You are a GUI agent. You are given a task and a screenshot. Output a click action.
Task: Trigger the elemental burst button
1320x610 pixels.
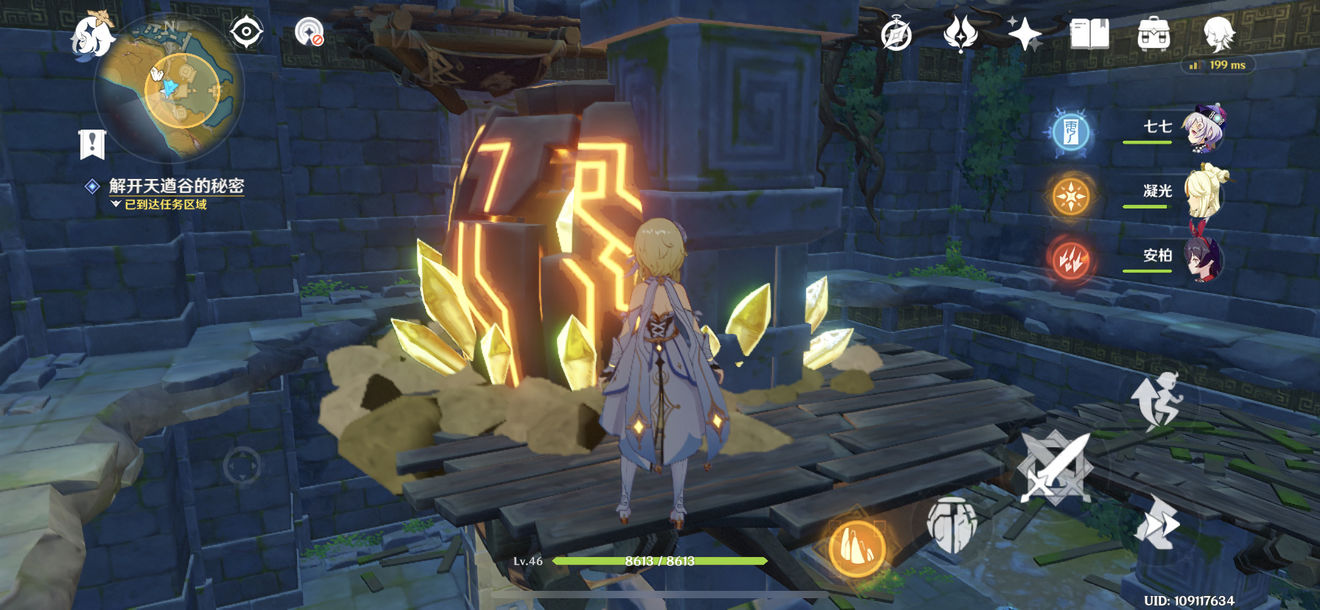951,524
